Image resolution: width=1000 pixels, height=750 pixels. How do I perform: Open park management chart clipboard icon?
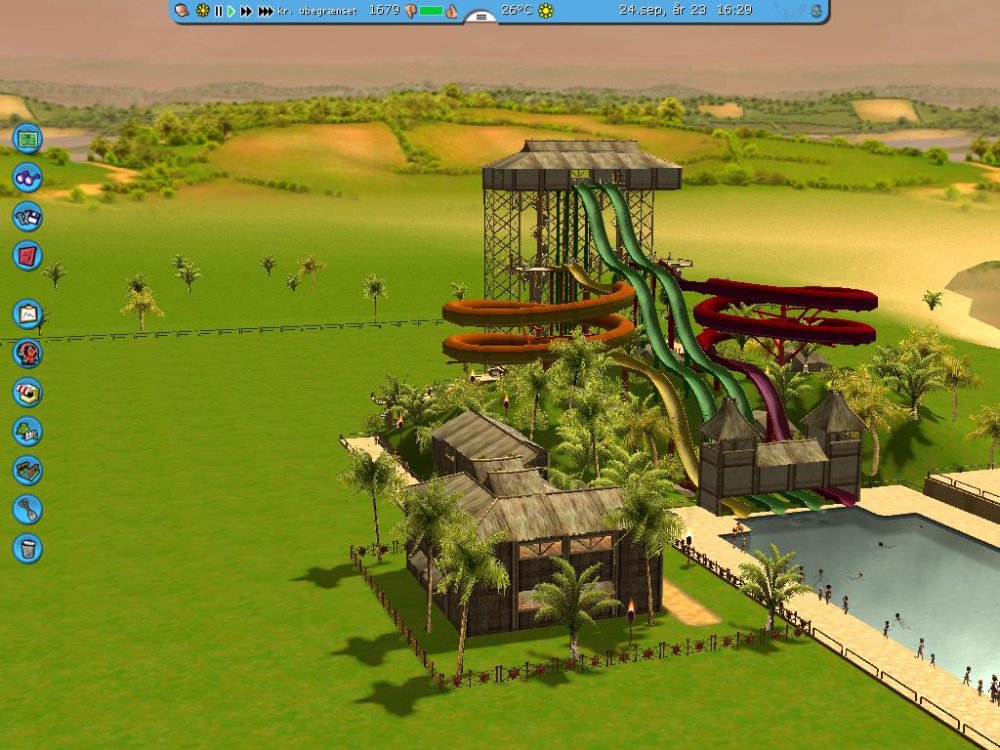pos(27,314)
